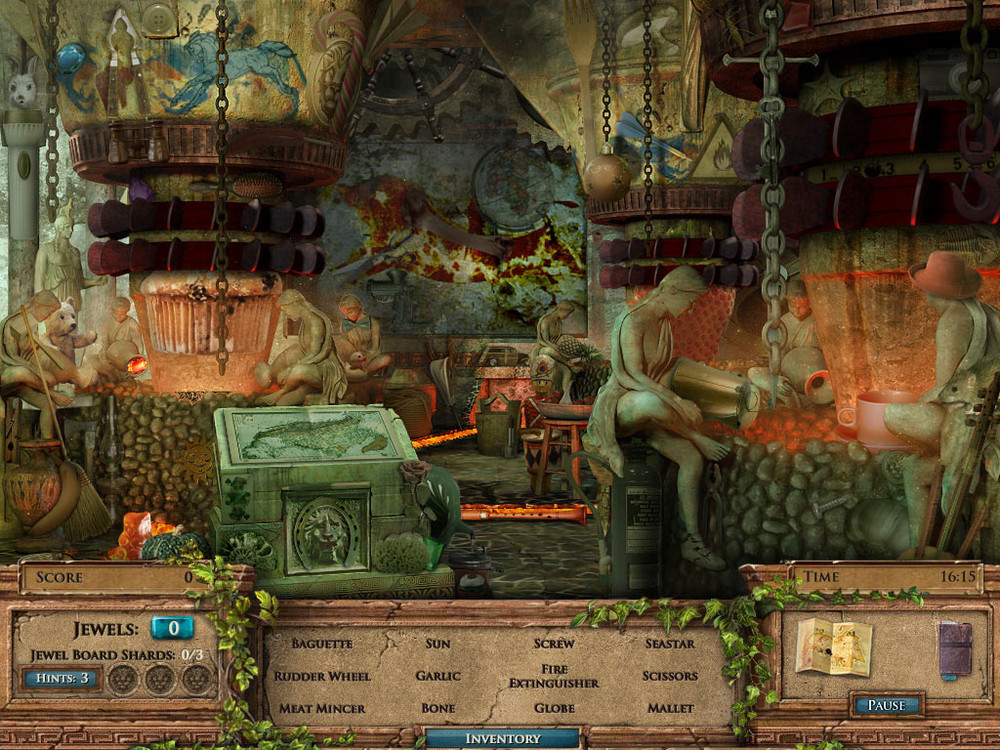Choose Scissors in the object list
Viewport: 1000px width, 750px height.
tap(670, 676)
